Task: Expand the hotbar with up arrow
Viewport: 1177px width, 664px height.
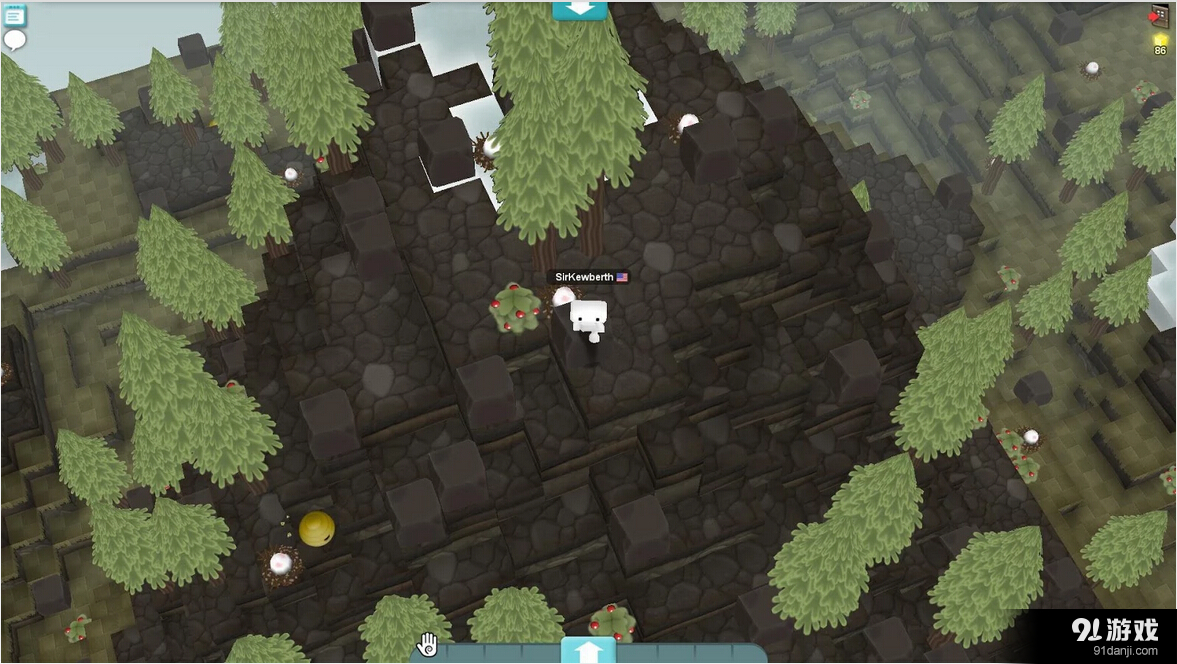Action: pyautogui.click(x=588, y=652)
